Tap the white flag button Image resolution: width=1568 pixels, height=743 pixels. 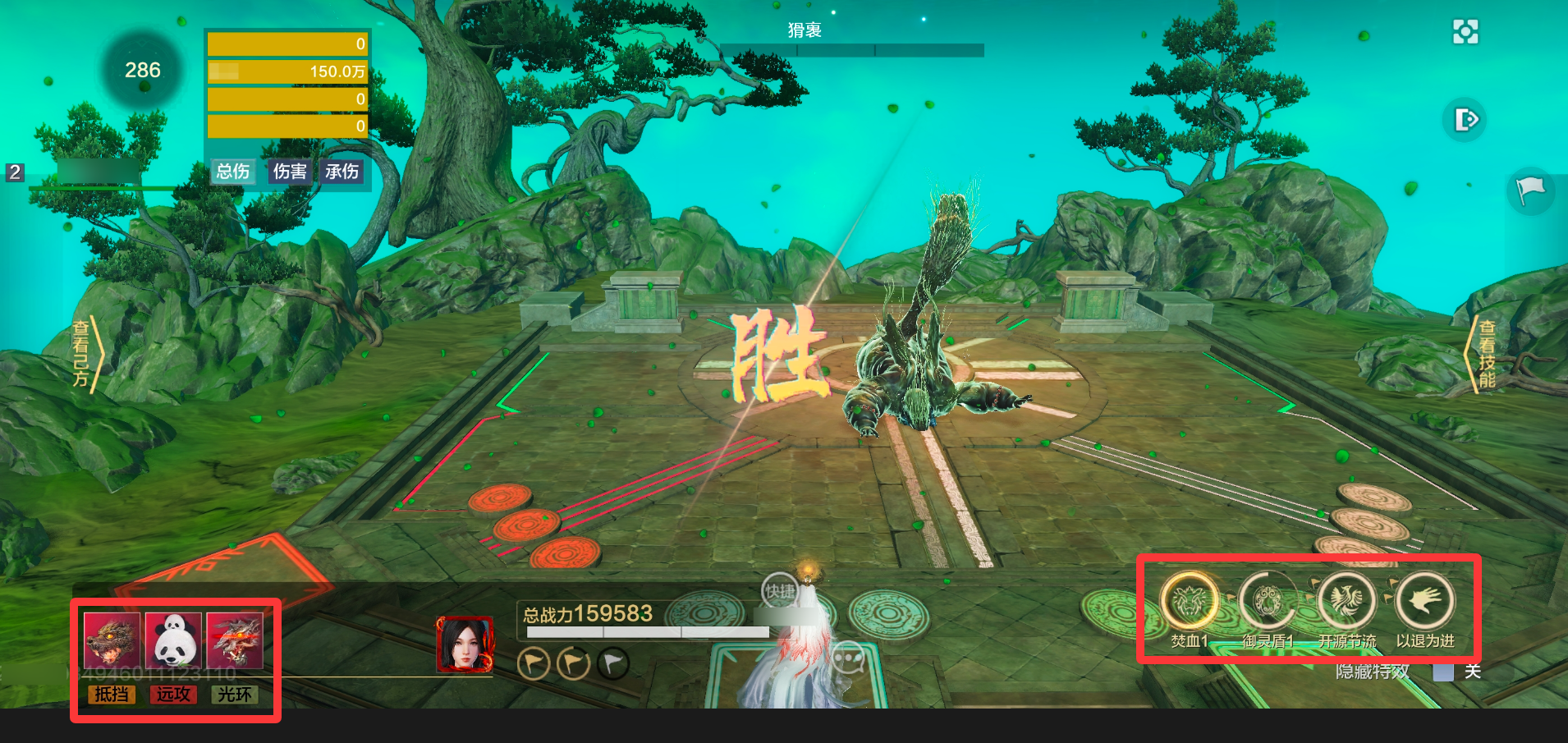pos(1530,190)
